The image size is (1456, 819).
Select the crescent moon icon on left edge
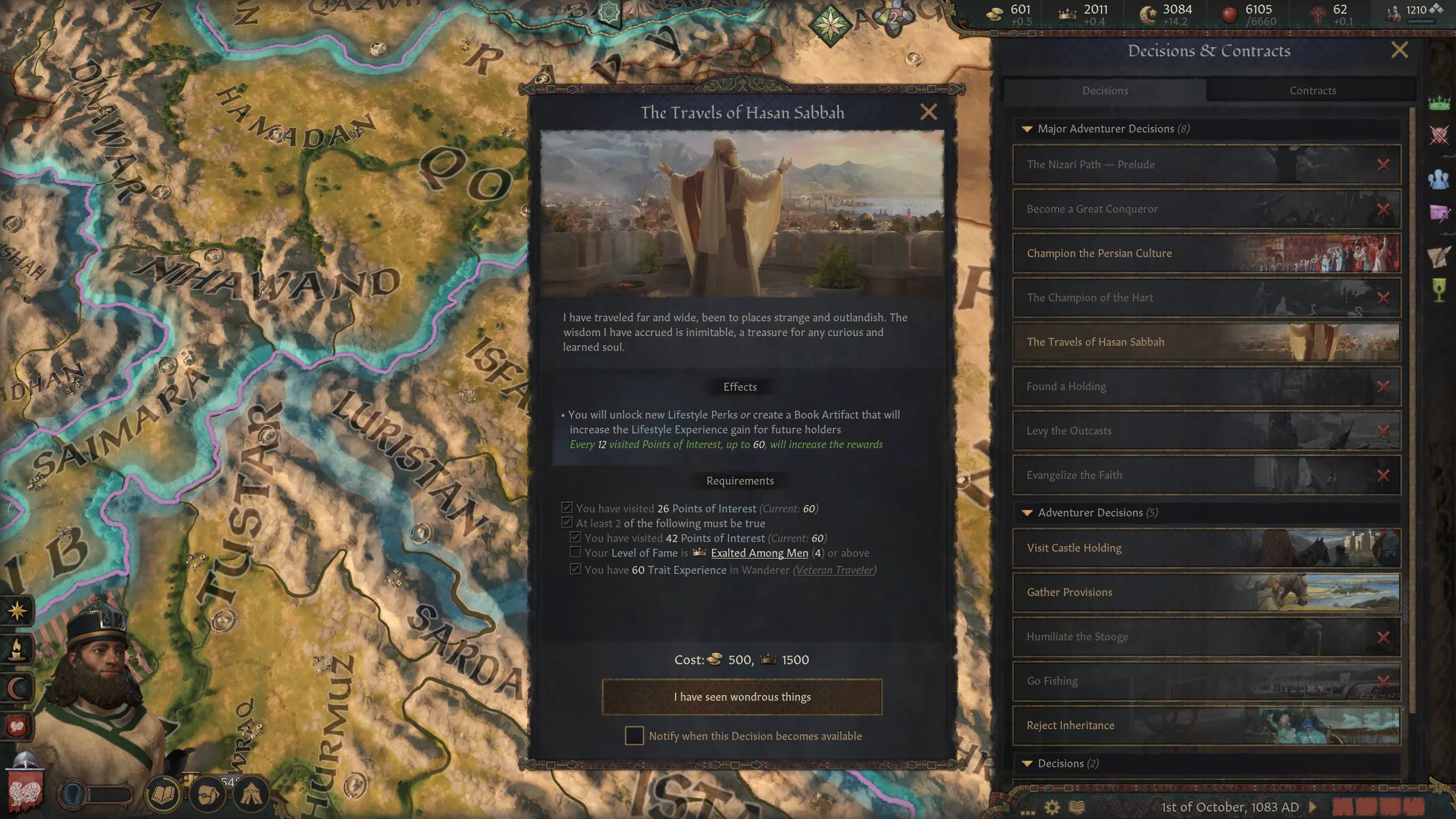17,687
